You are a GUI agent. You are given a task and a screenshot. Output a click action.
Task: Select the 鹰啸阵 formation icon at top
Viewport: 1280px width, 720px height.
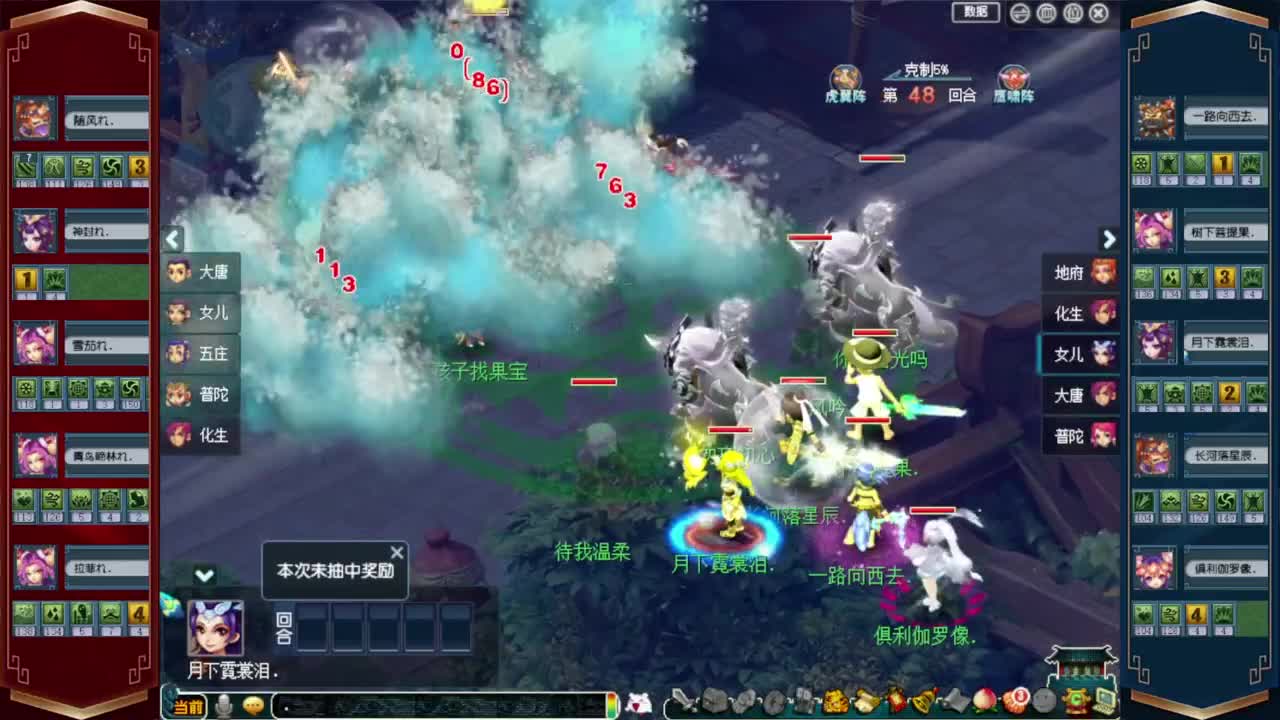tap(1013, 76)
